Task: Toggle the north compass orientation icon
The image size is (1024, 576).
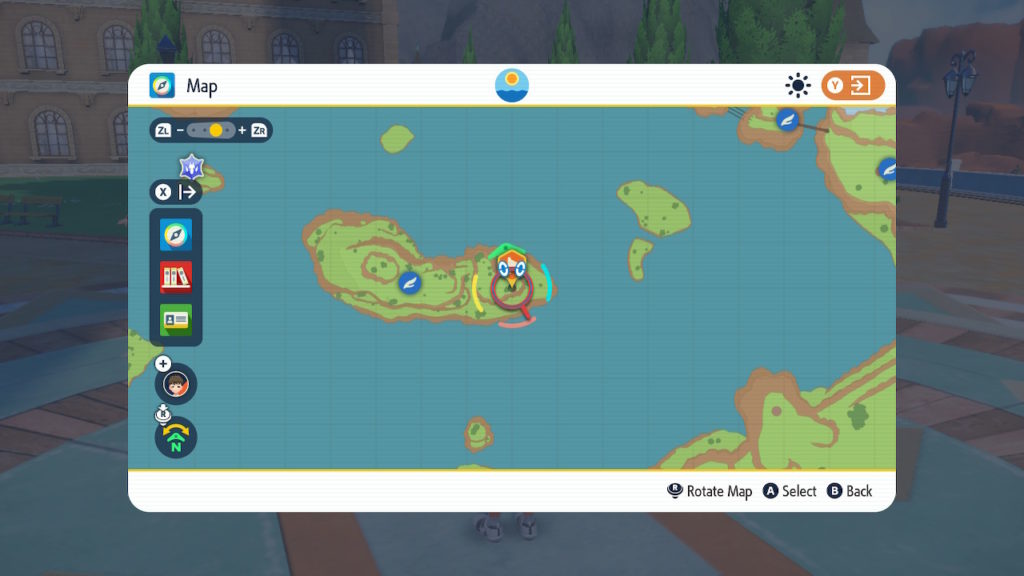Action: [x=176, y=437]
